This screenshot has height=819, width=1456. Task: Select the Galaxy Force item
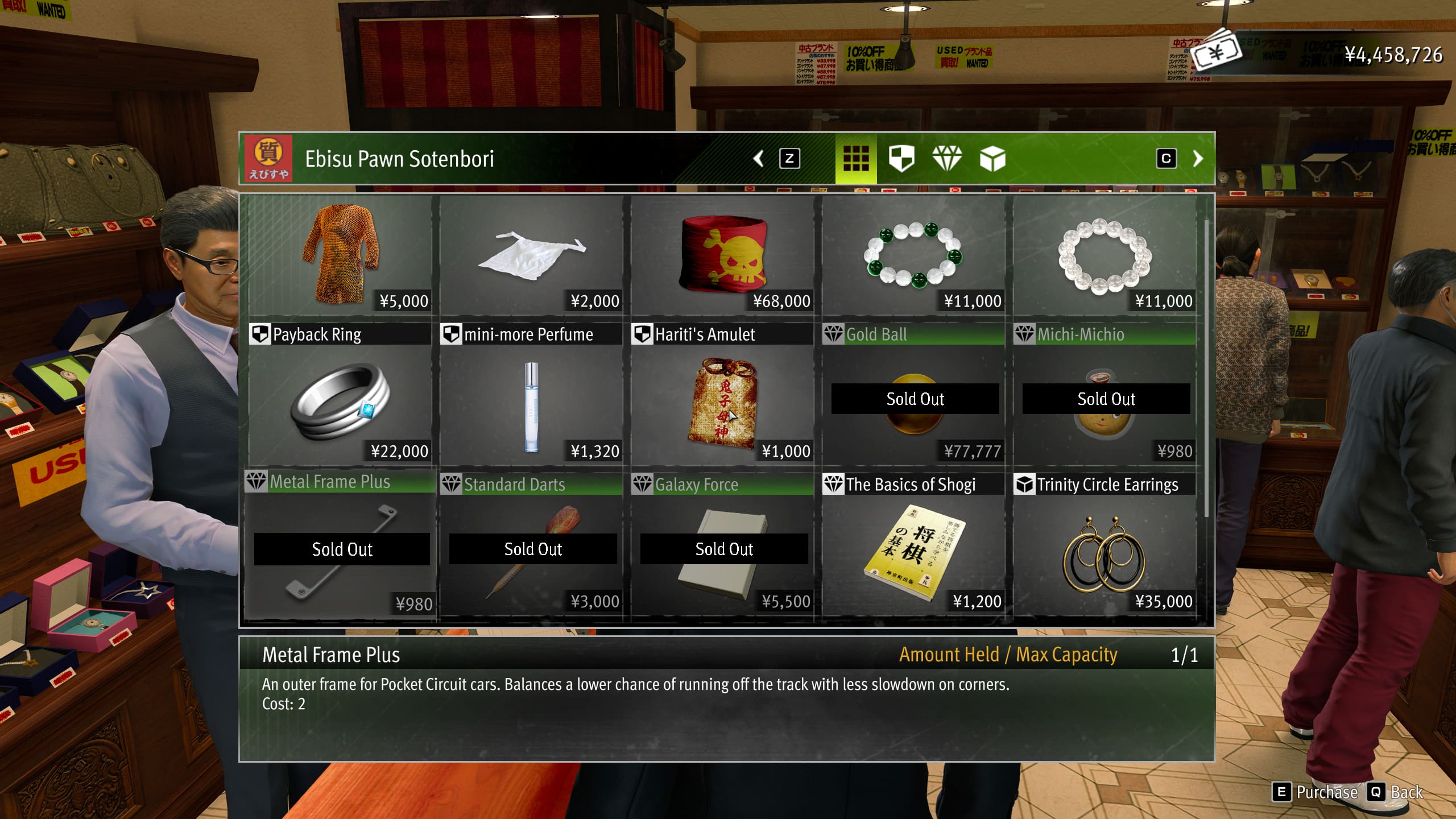click(x=722, y=551)
